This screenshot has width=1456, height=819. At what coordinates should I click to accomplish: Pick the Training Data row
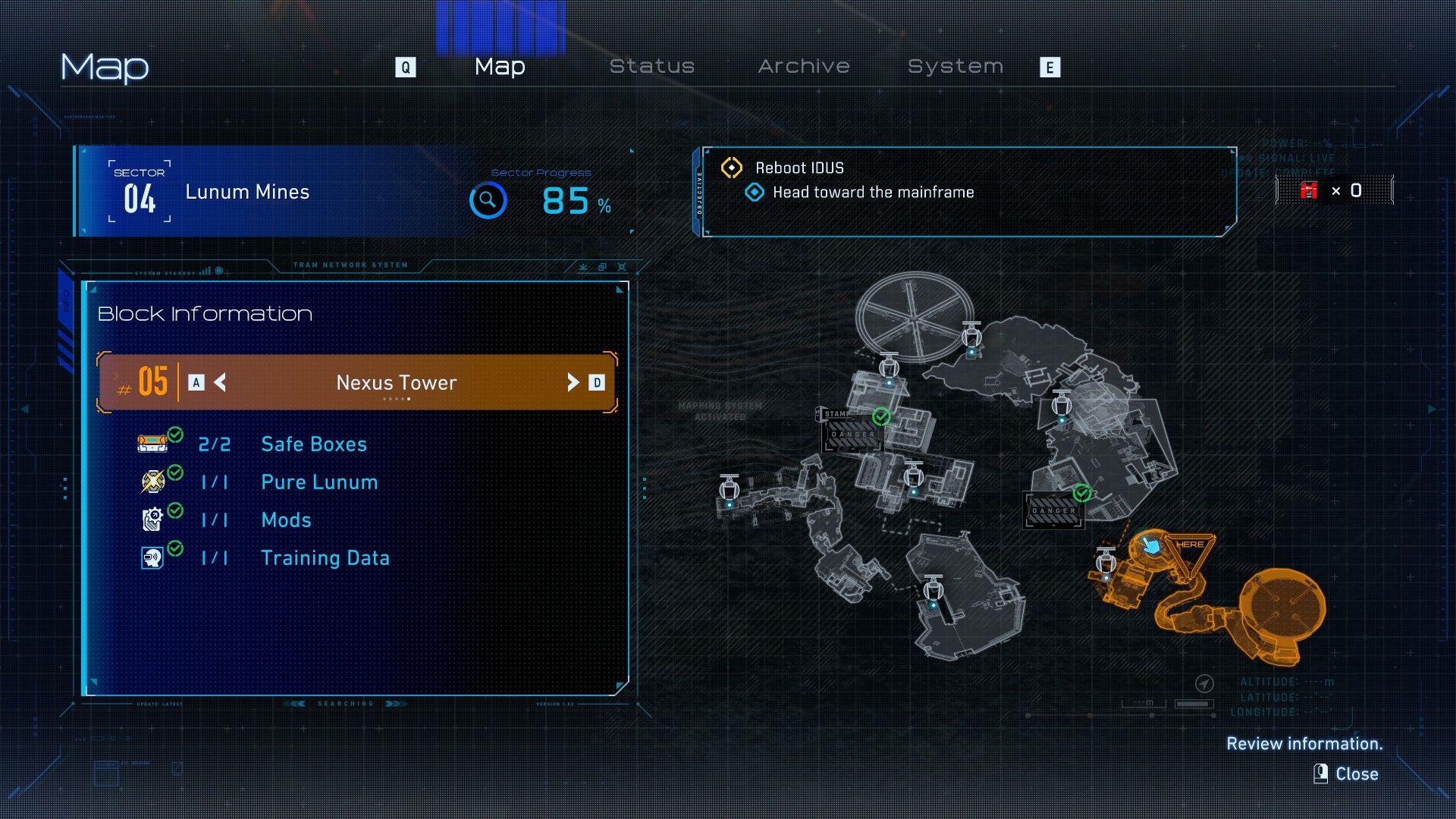coord(325,558)
